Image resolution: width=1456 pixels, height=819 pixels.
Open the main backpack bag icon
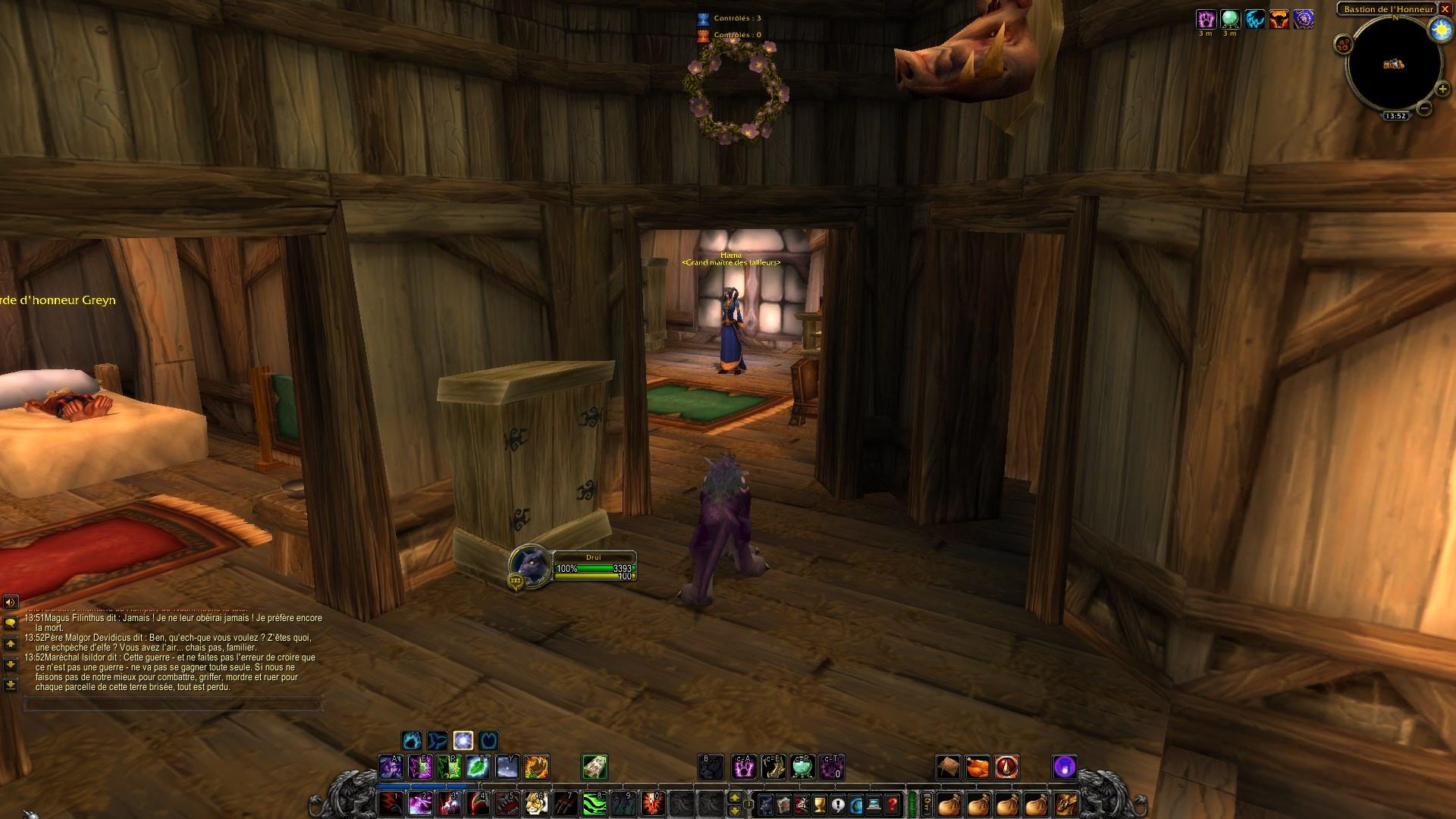tap(1066, 805)
